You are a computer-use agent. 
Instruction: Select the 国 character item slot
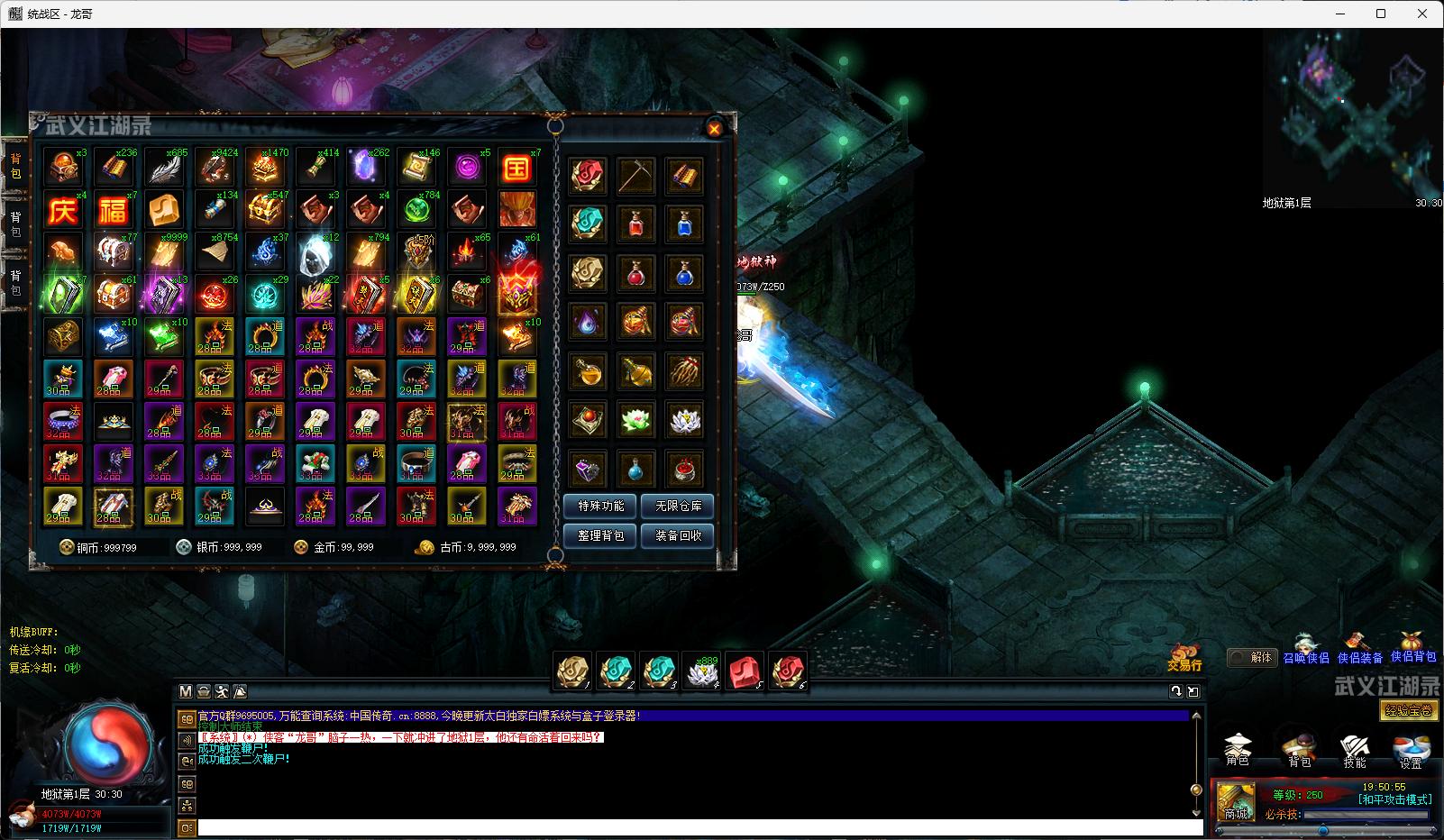pyautogui.click(x=516, y=169)
